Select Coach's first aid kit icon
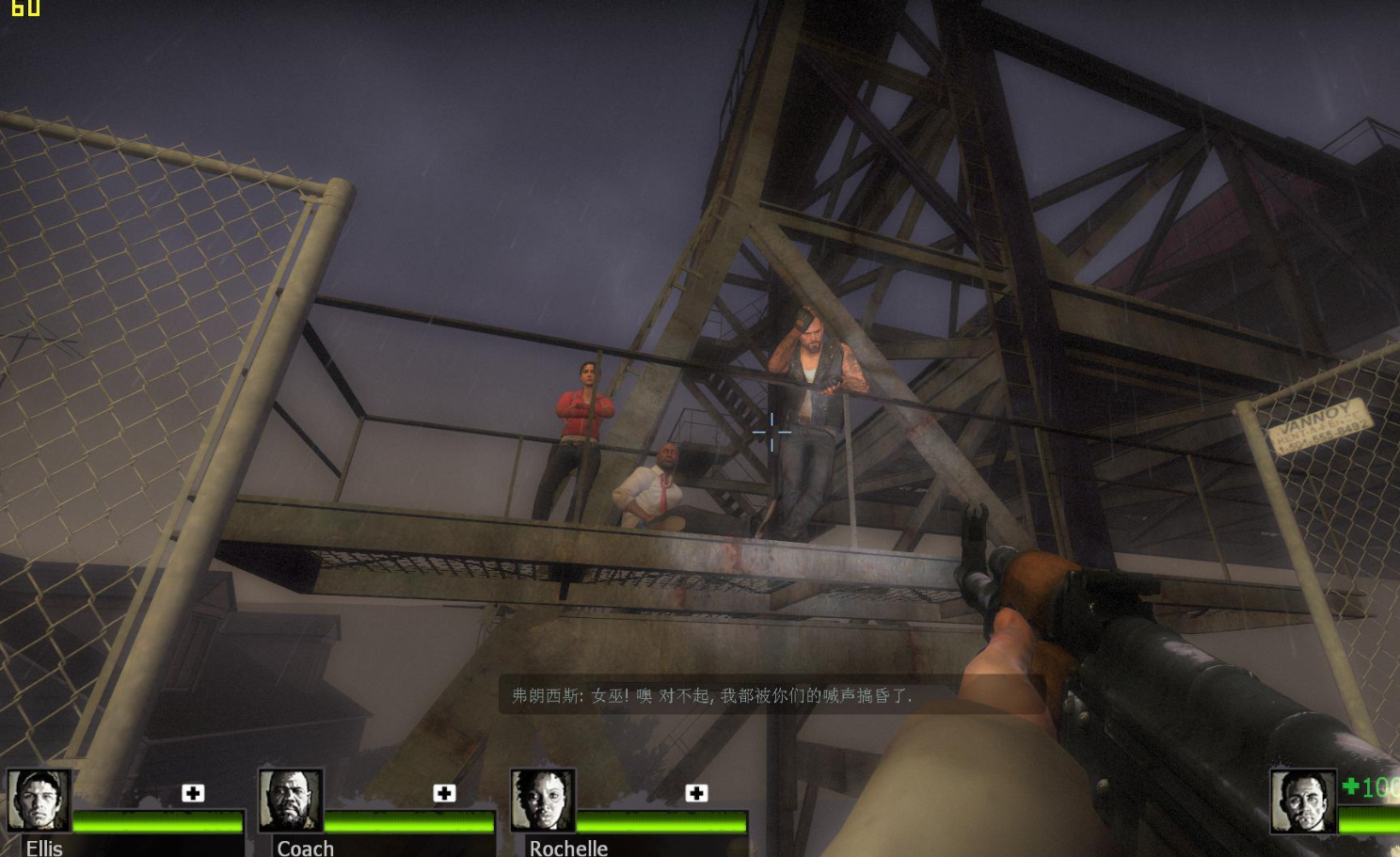The image size is (1400, 857). click(x=444, y=793)
